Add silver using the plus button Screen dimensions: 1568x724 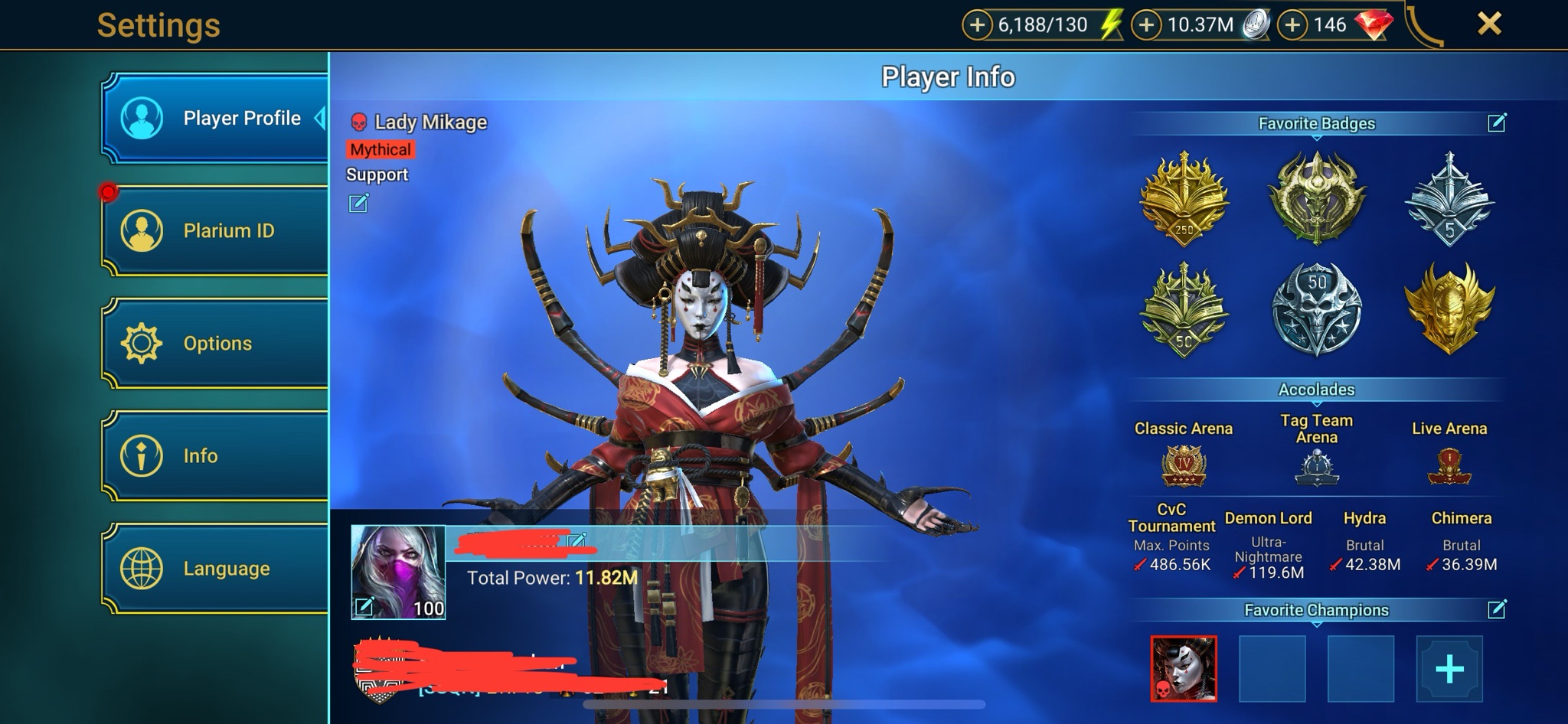point(1146,25)
